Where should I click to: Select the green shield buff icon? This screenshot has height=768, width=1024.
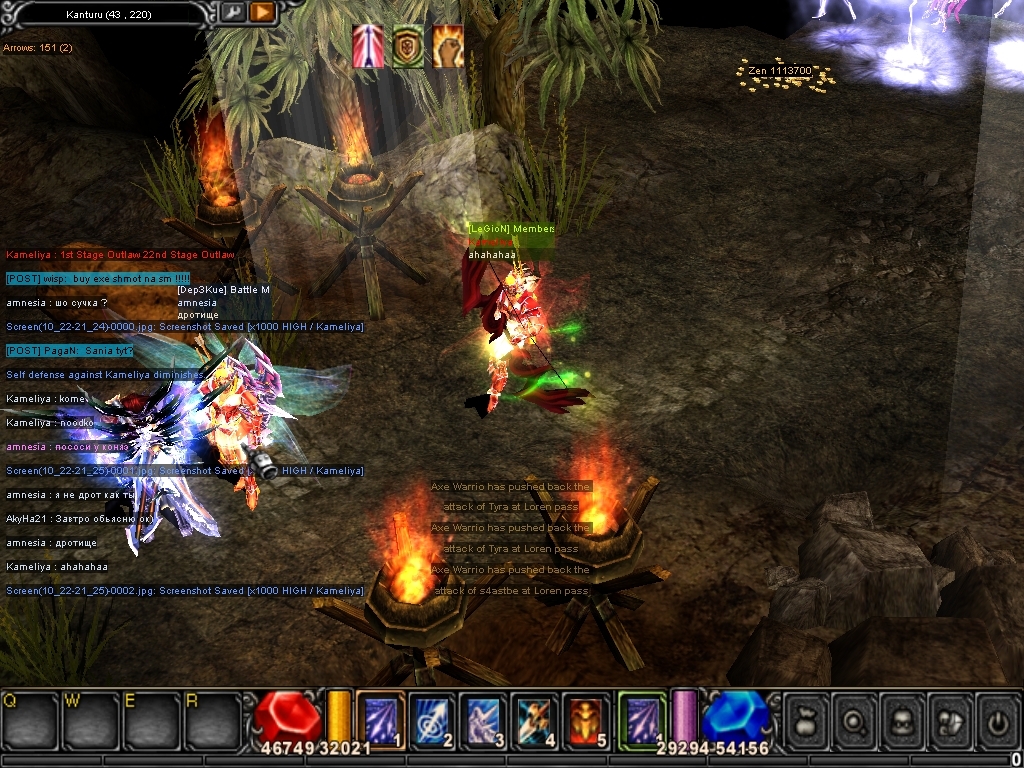coord(407,46)
